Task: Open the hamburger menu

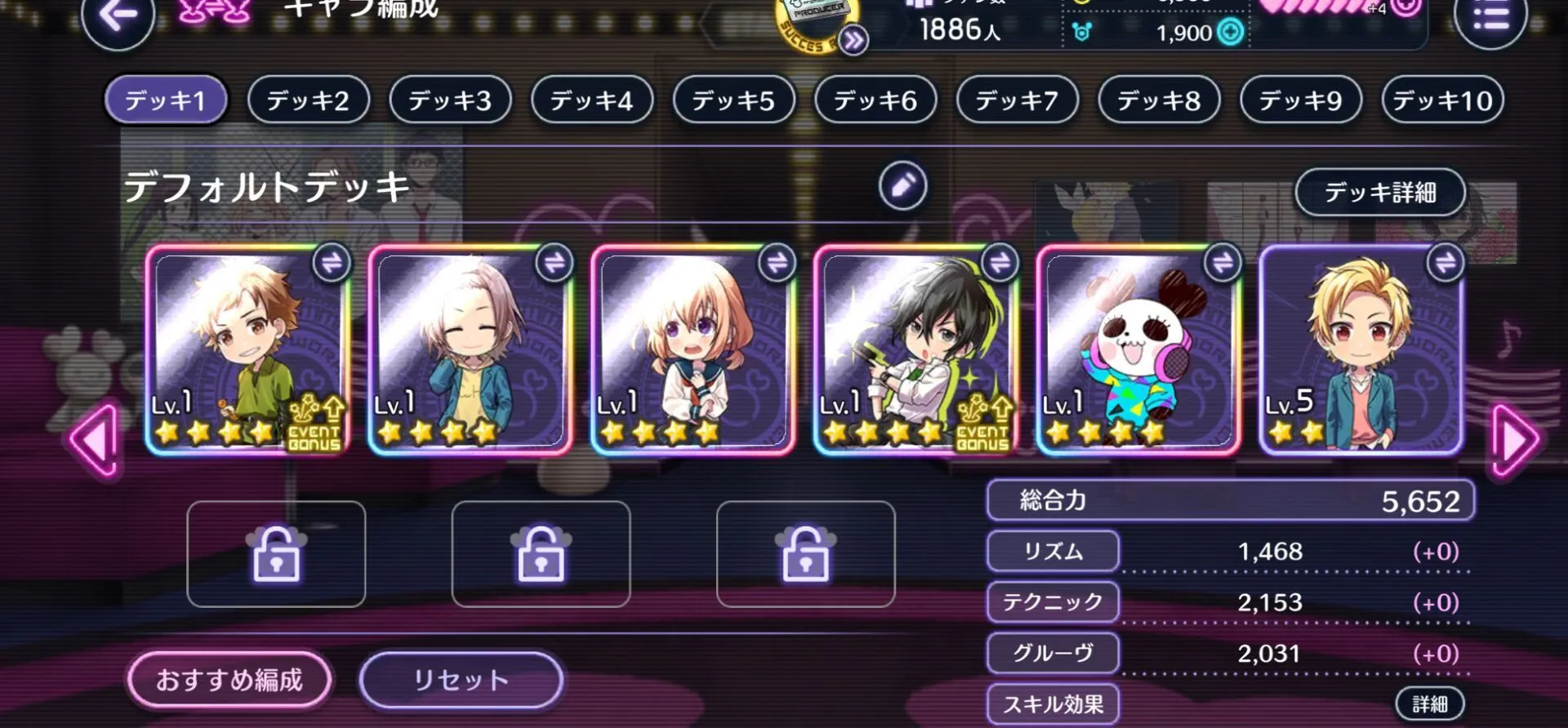Action: tap(1490, 18)
